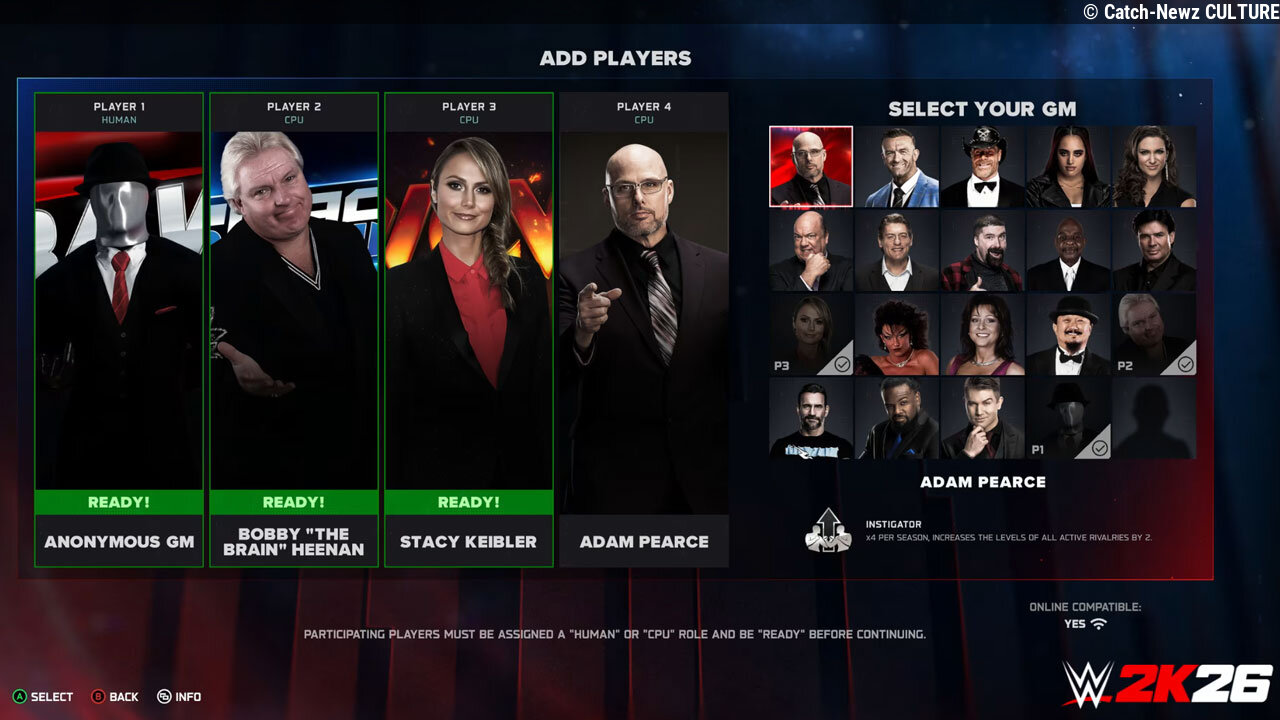Select the empty silhouette GM slot
Screen dimensions: 1280x720
(x=1154, y=418)
